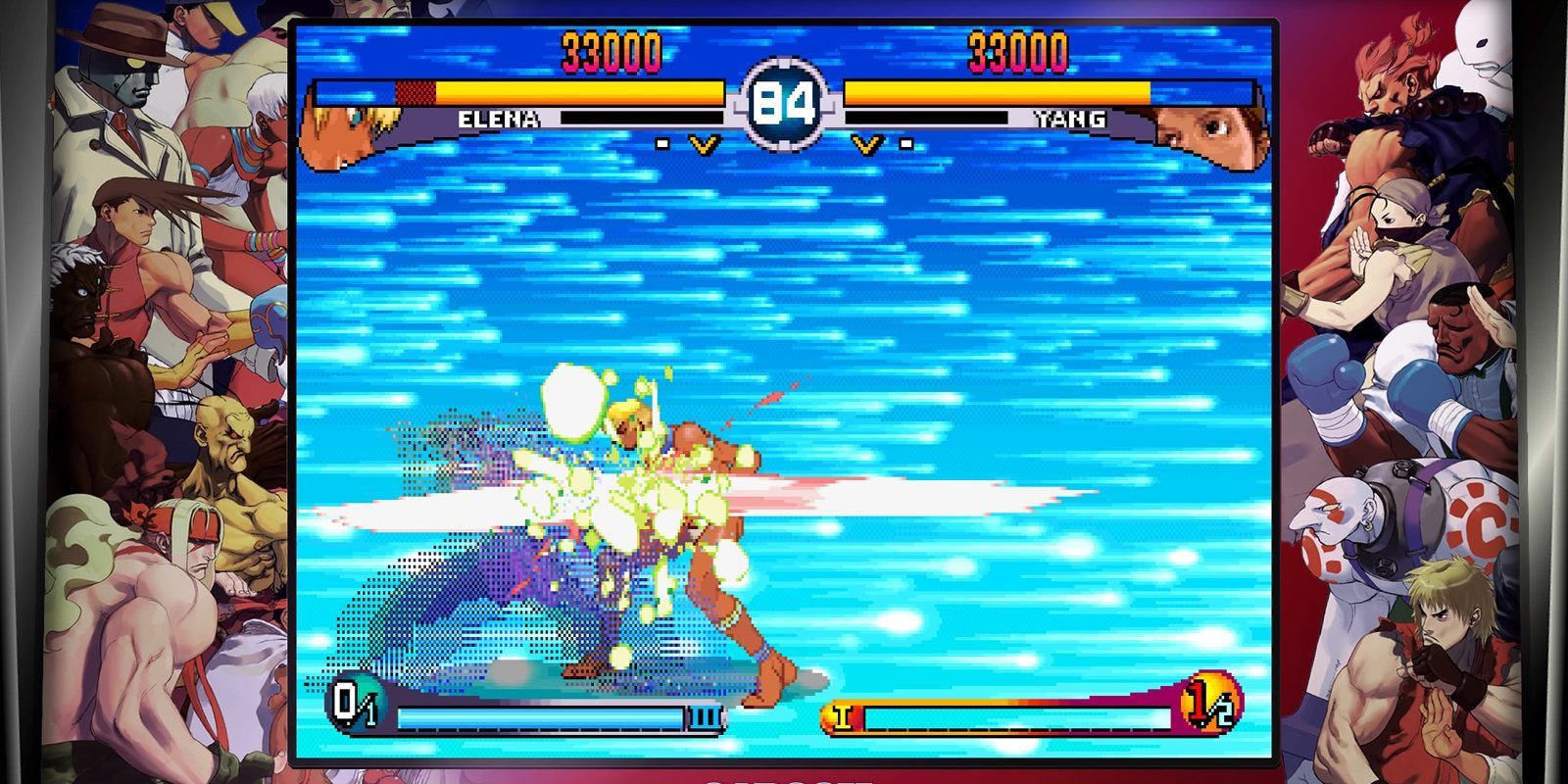1568x784 pixels.
Task: Select the YANG name label
Action: click(1070, 120)
